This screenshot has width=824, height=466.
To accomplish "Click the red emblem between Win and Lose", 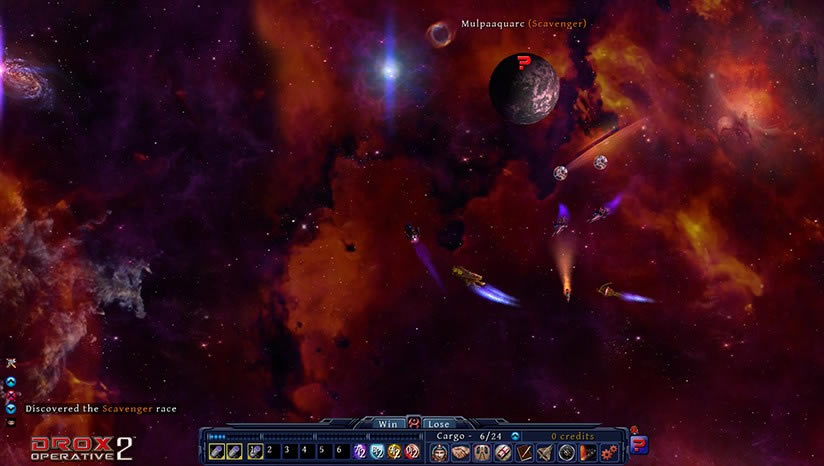I will tap(412, 423).
